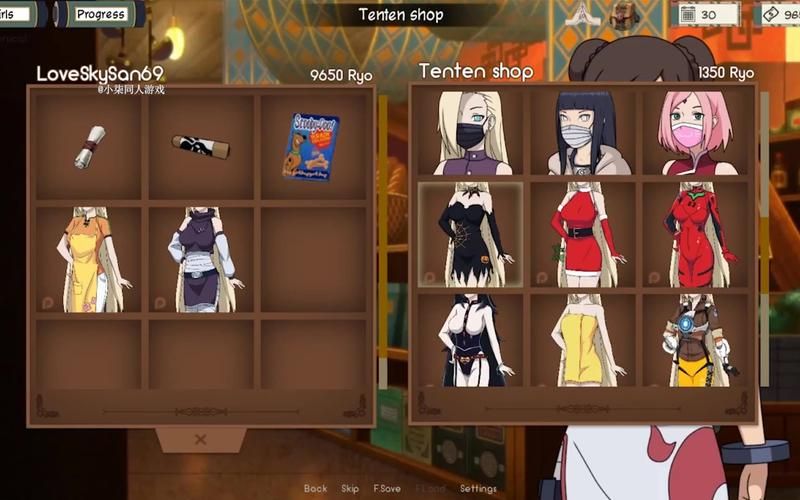The image size is (800, 500).
Task: Click the Back button
Action: click(315, 489)
